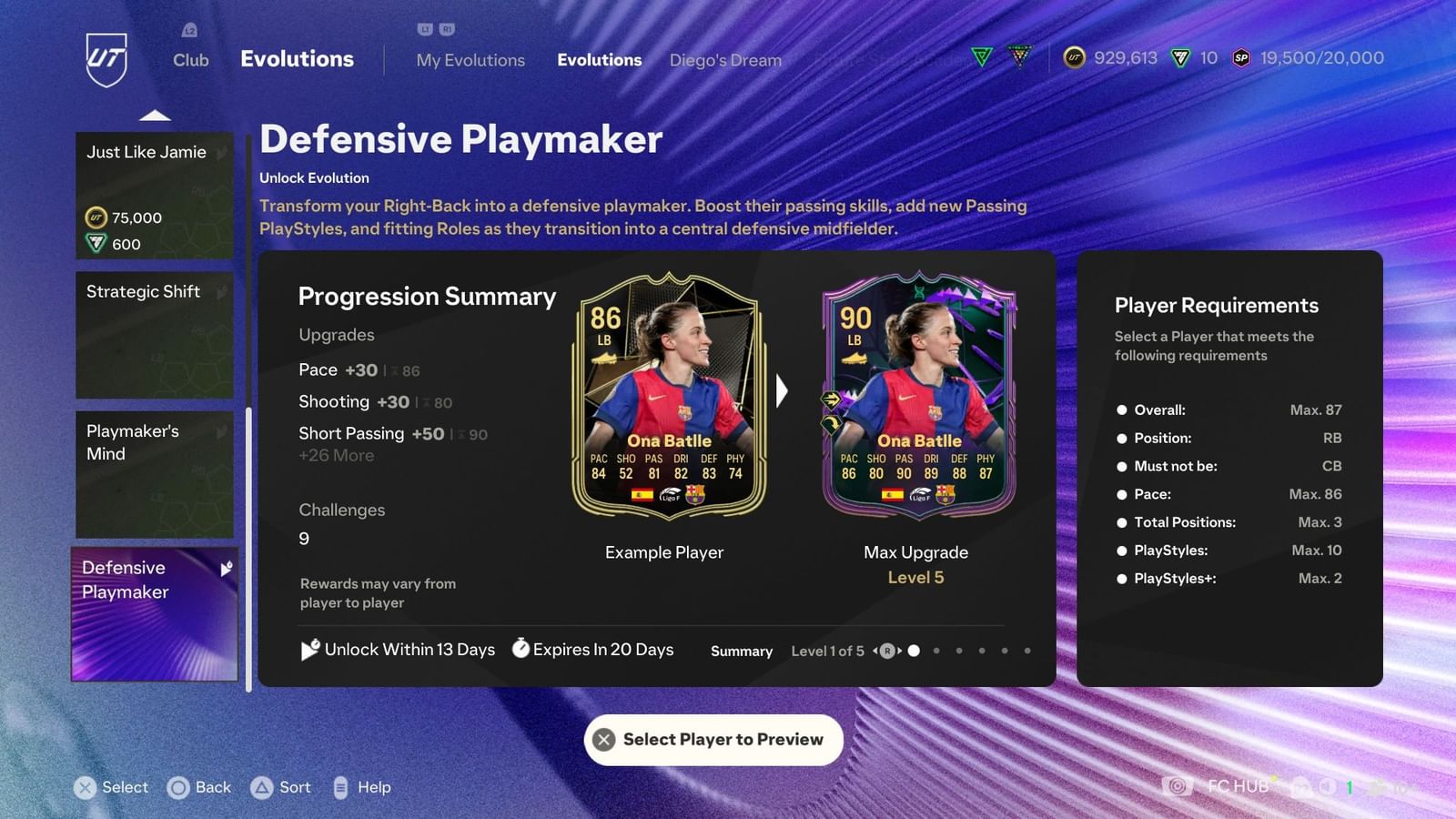
Task: Click the arrow between the two player cards
Action: tap(783, 391)
